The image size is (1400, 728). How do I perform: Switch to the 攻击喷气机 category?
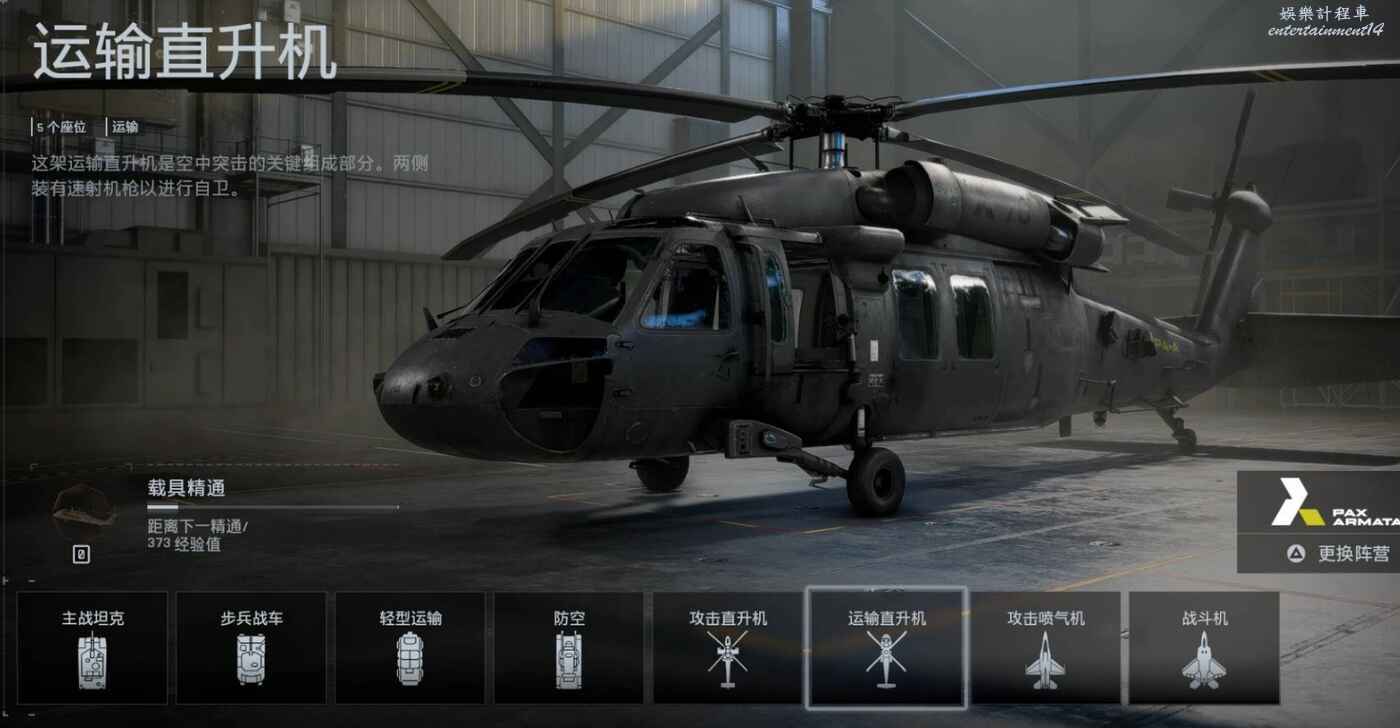1045,647
